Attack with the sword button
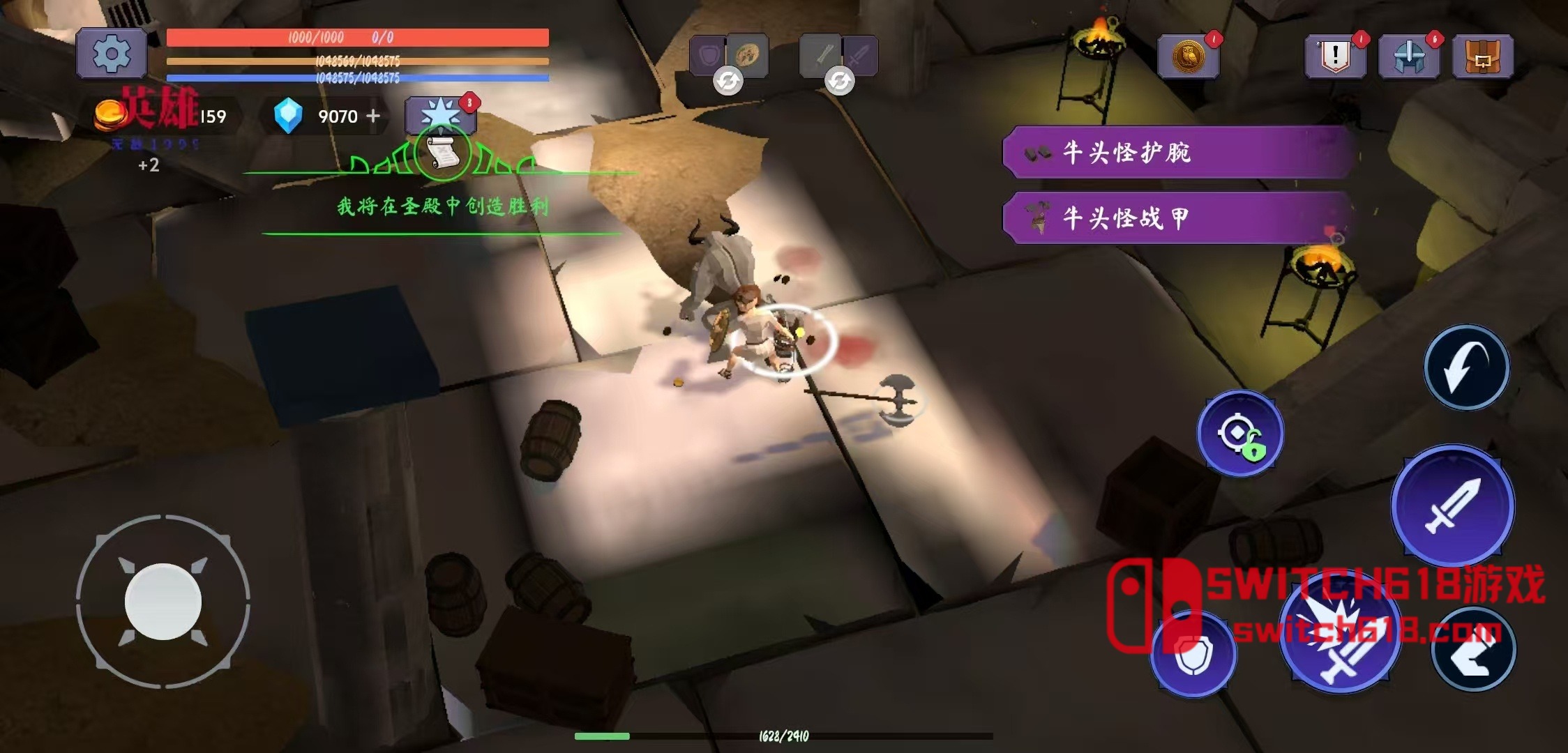Viewport: 1568px width, 753px height. click(1452, 505)
